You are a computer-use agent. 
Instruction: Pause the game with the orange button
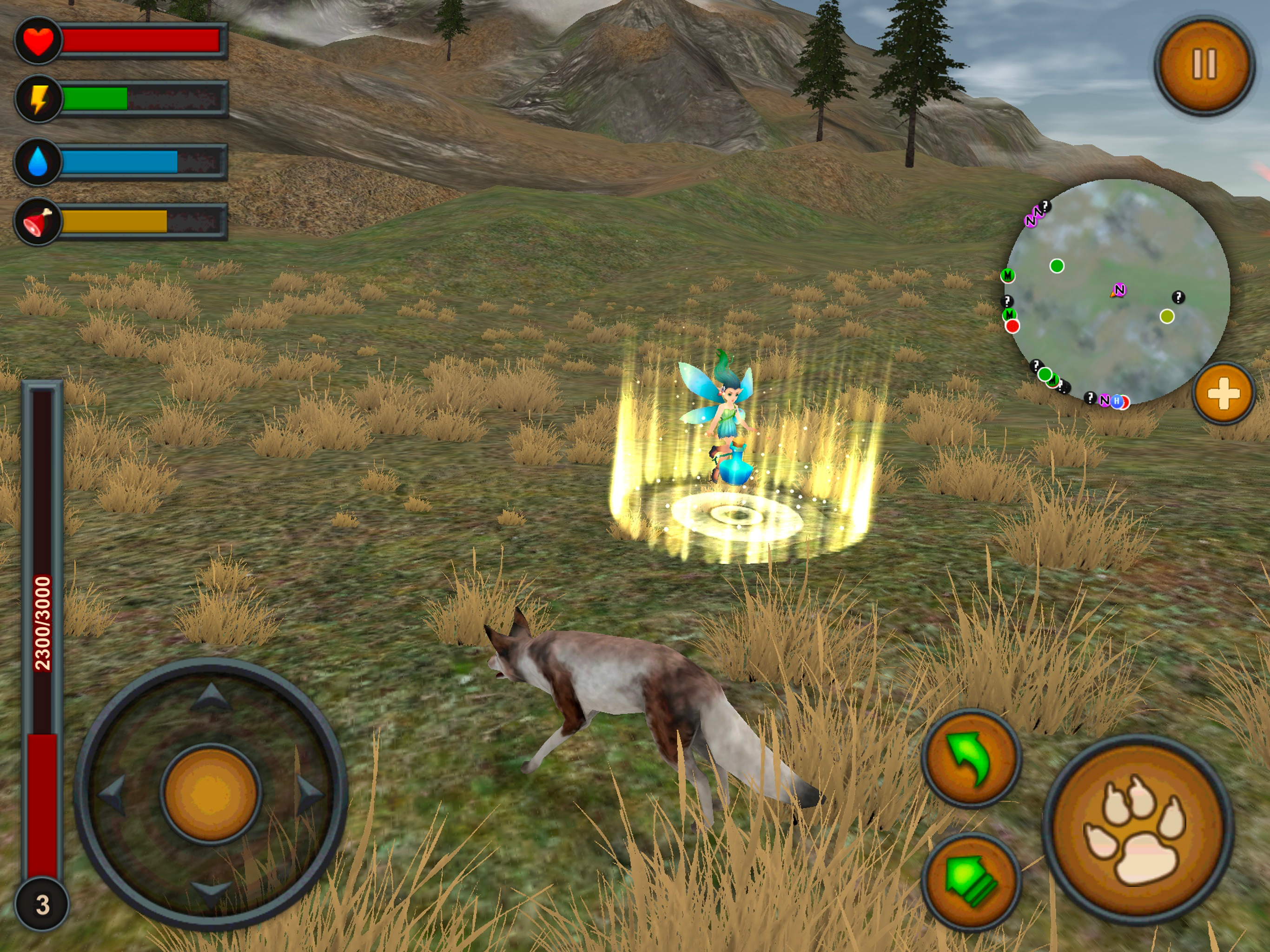pos(1204,64)
